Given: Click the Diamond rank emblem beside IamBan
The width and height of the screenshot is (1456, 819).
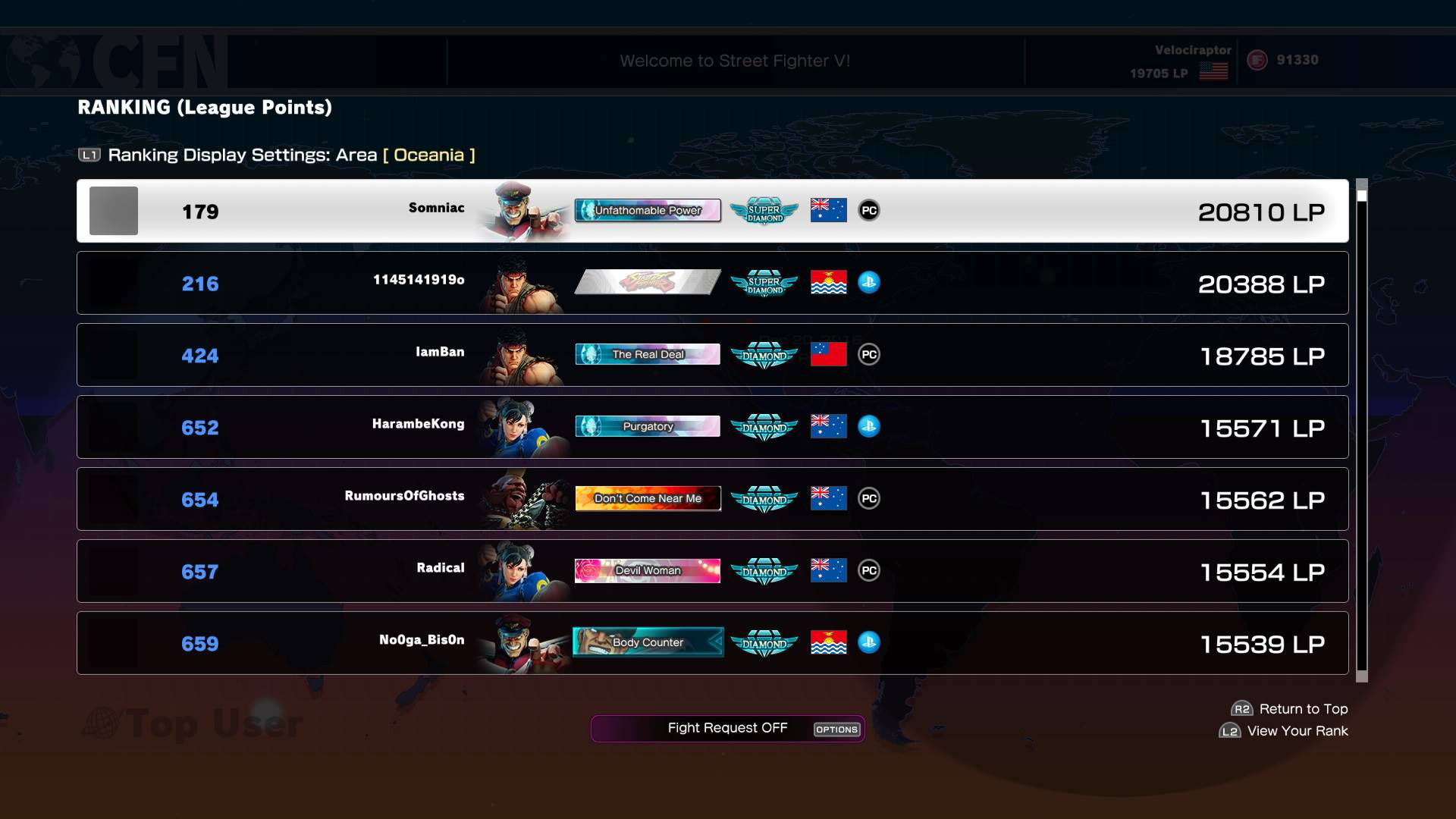Looking at the screenshot, I should click(764, 353).
